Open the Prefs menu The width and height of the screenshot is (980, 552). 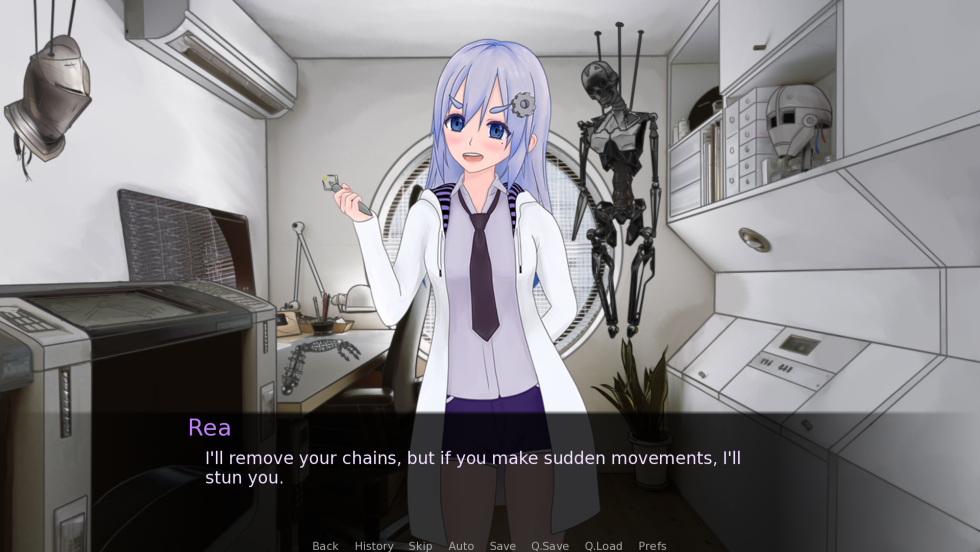pos(652,546)
